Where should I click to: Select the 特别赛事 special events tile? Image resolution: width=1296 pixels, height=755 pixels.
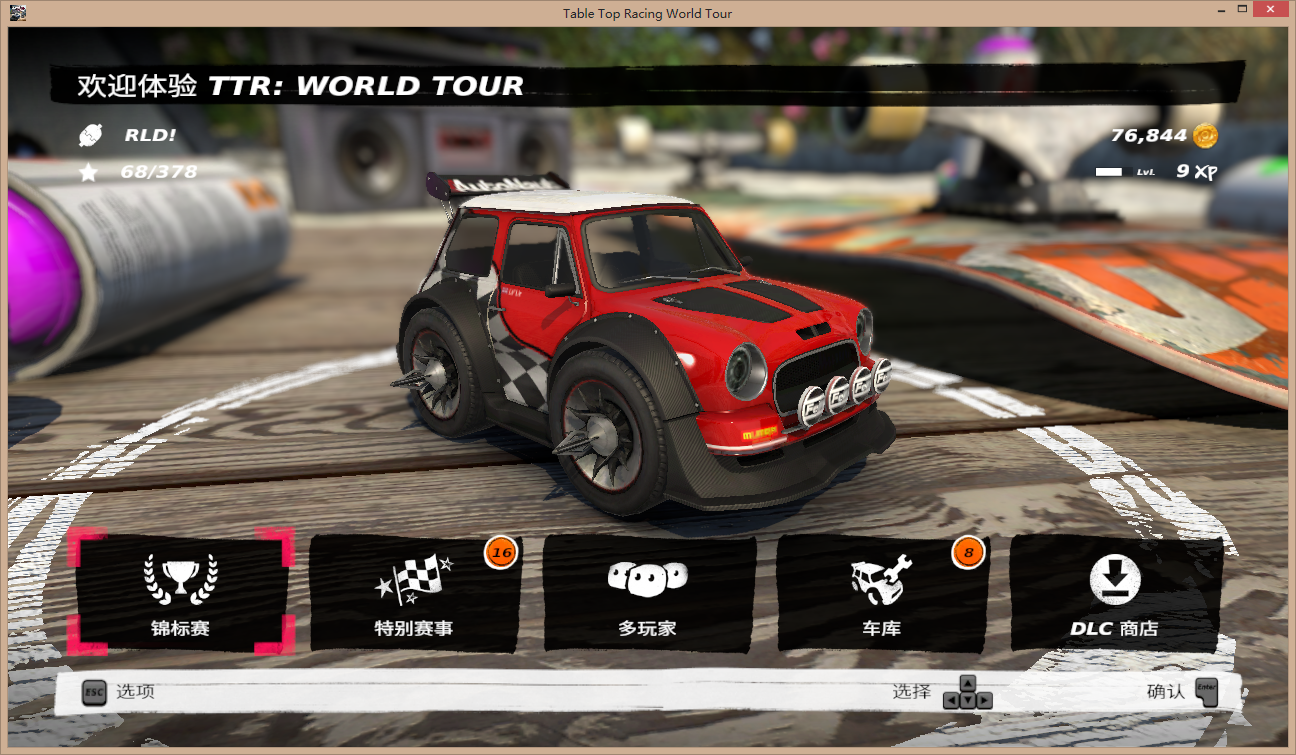[414, 593]
